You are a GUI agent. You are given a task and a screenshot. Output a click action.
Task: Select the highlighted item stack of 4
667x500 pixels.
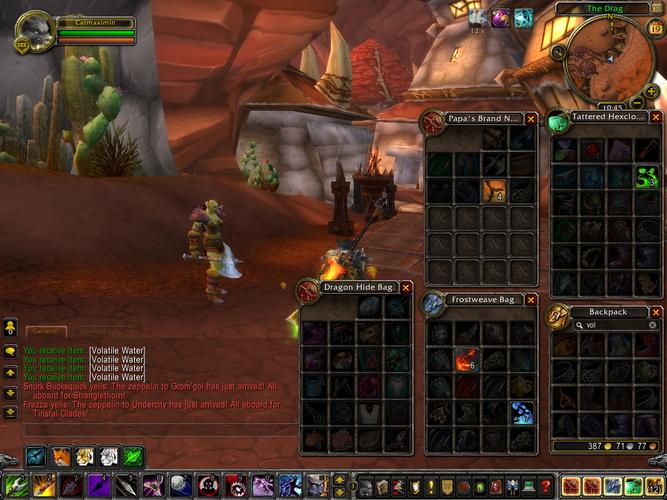pos(495,190)
